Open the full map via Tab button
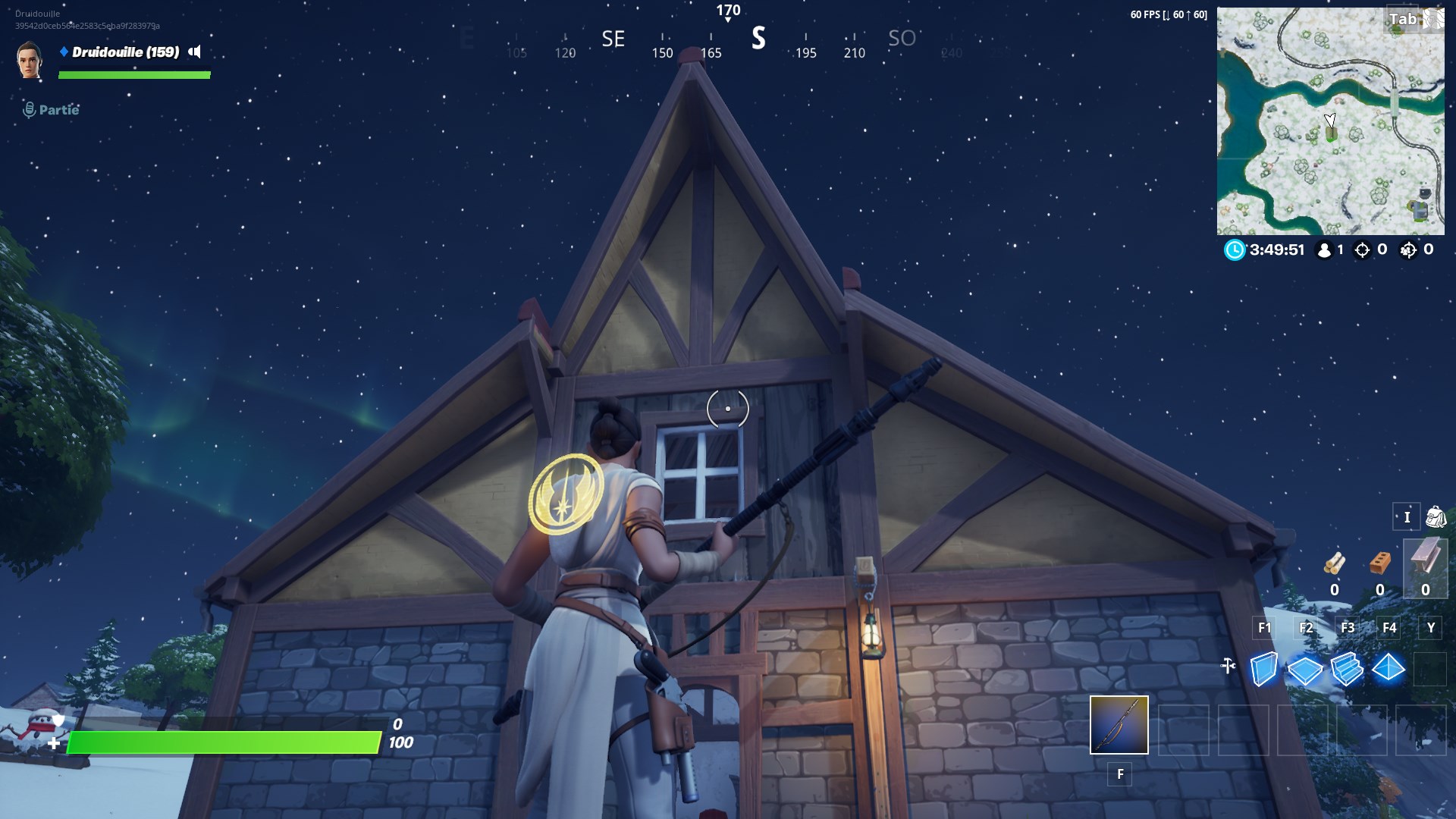This screenshot has width=1456, height=819. [x=1401, y=19]
